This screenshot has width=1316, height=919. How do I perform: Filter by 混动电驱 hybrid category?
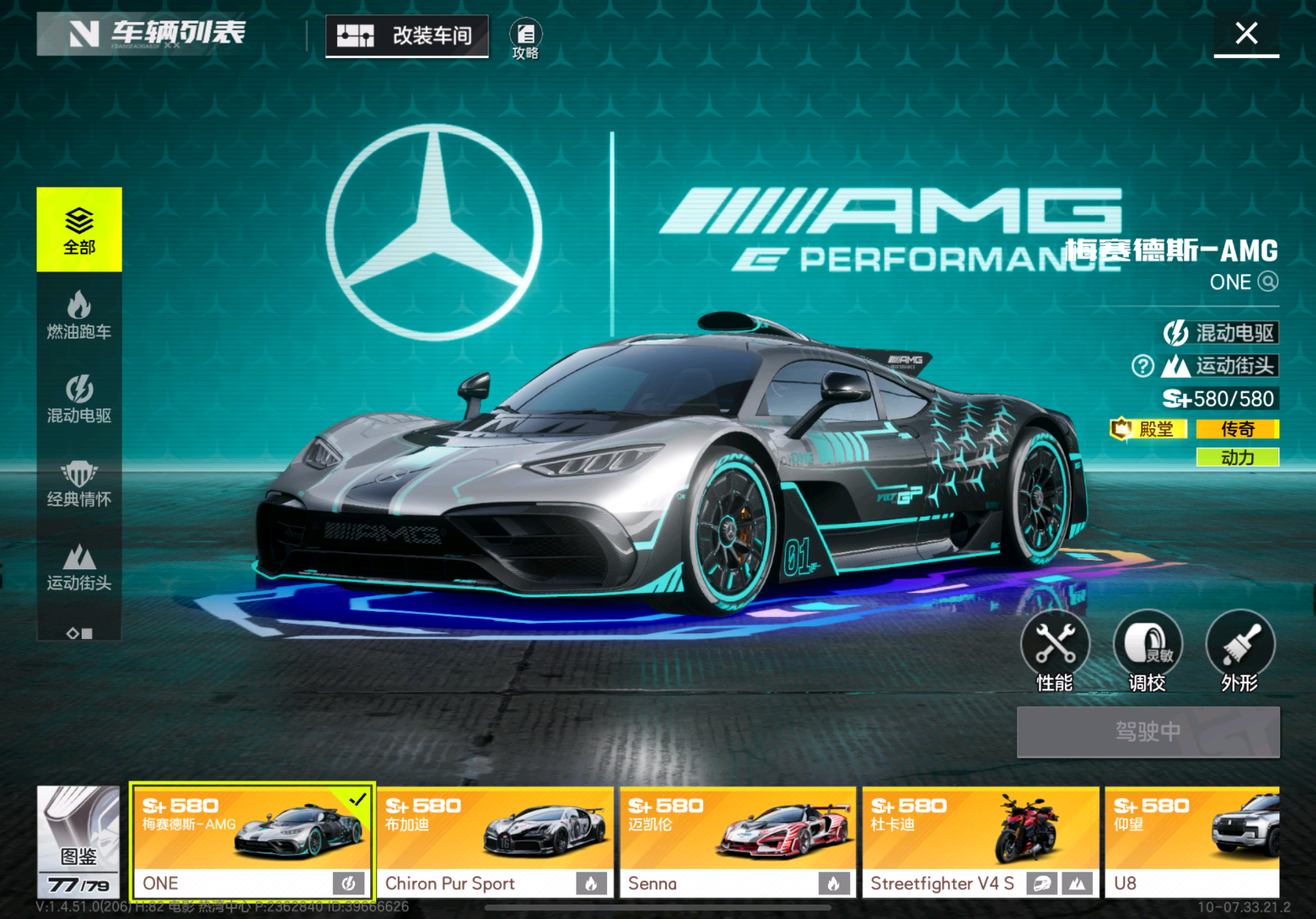click(x=79, y=398)
